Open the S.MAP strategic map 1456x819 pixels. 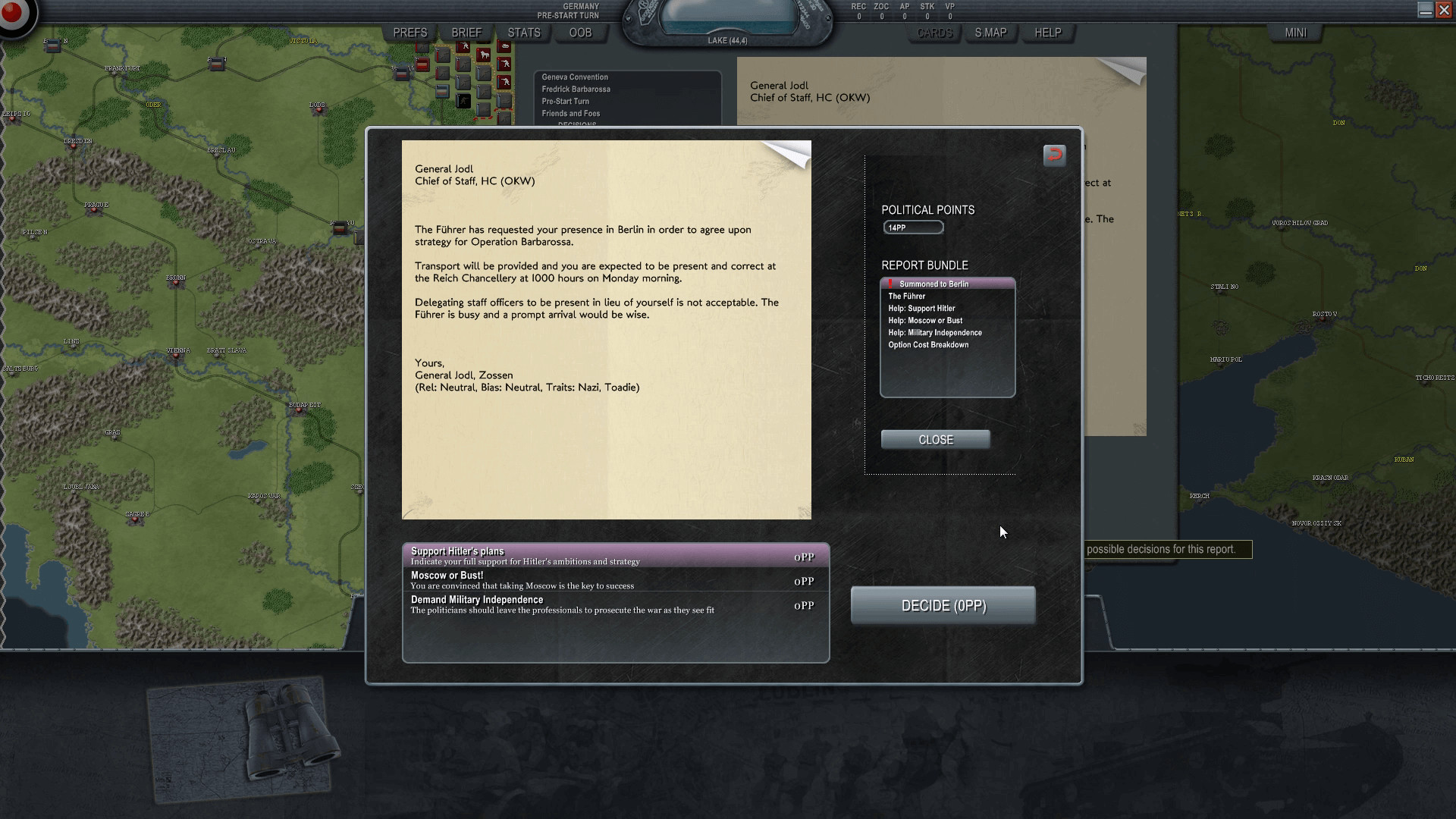coord(990,33)
